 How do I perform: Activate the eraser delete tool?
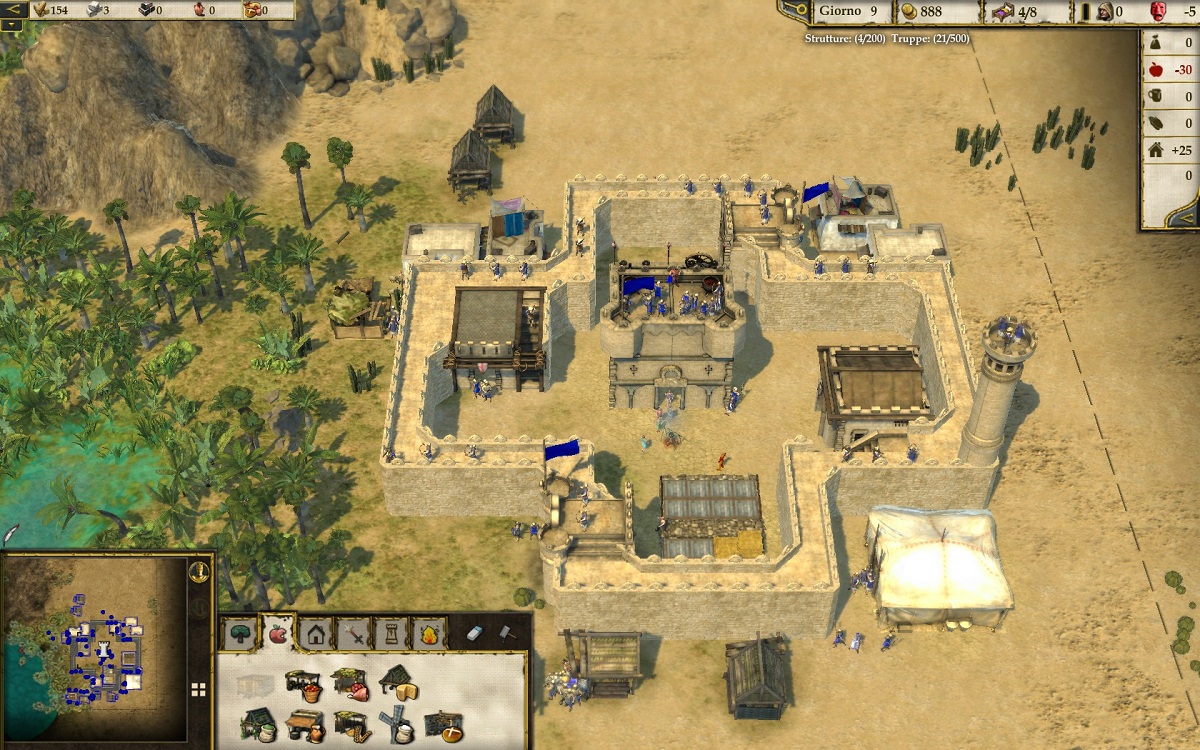476,633
